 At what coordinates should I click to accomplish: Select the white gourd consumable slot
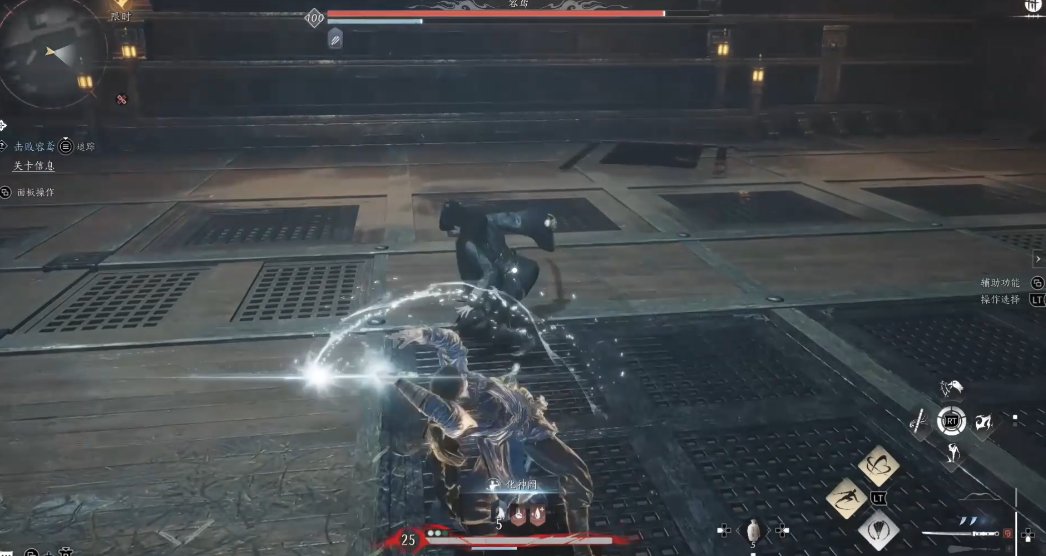pos(755,531)
